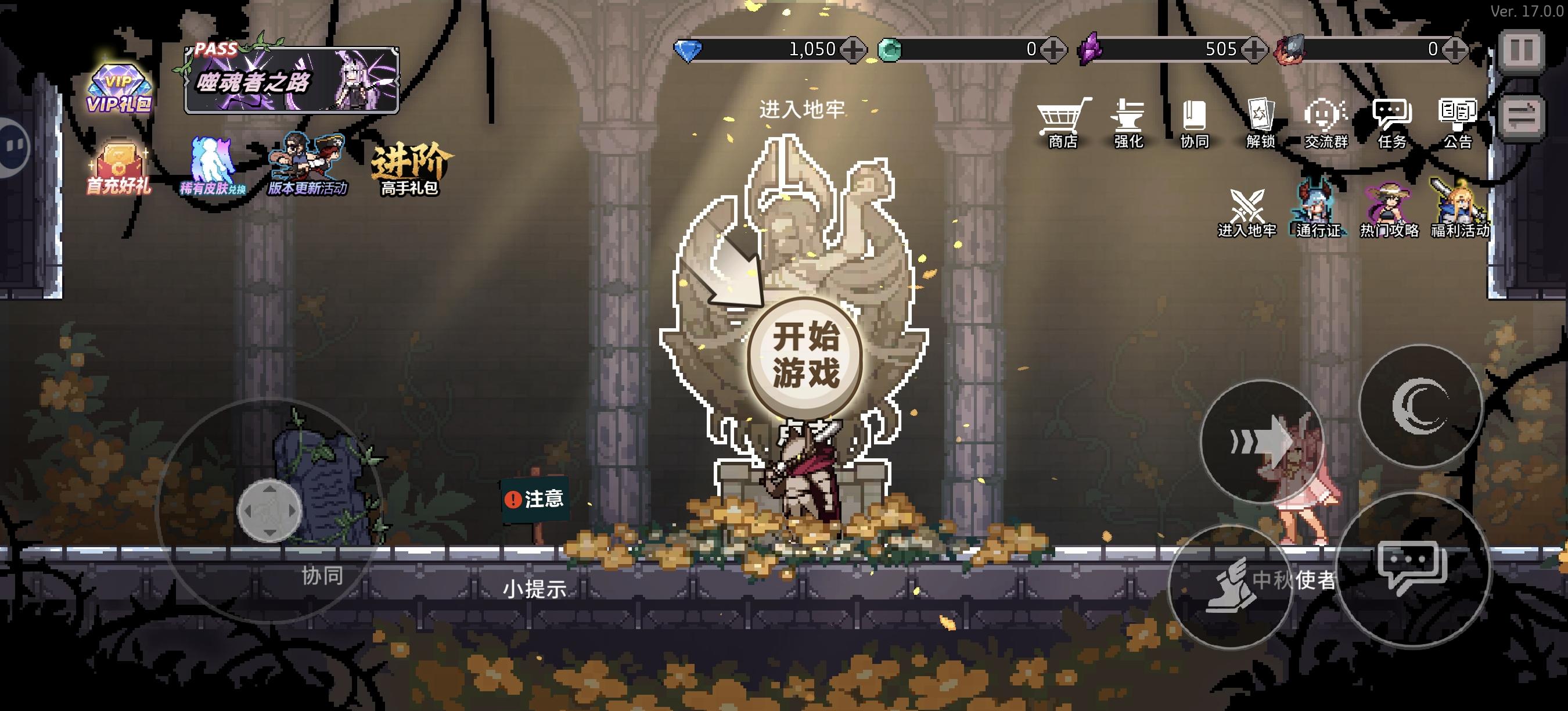Viewport: 1568px width, 711px height.
Task: Add purple crystals via the plus button
Action: pyautogui.click(x=1256, y=50)
